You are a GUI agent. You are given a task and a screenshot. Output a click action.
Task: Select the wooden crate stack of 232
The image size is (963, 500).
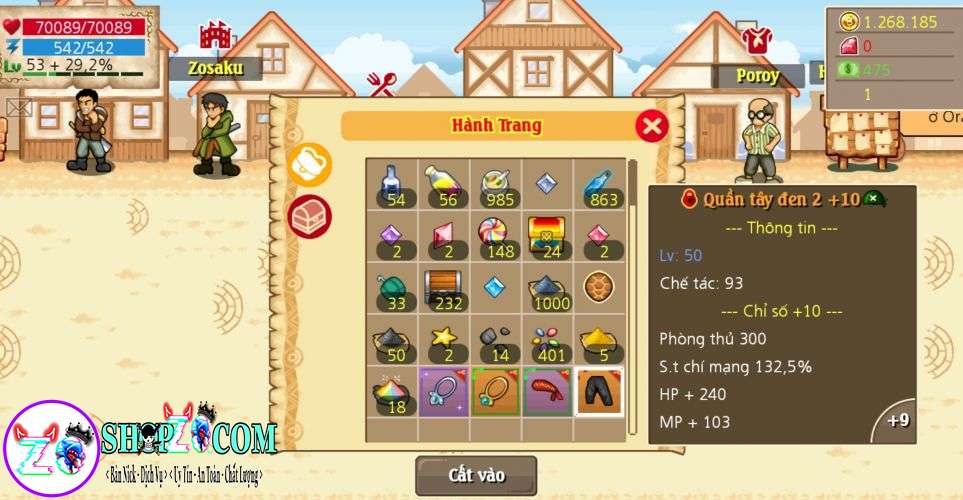coord(443,288)
